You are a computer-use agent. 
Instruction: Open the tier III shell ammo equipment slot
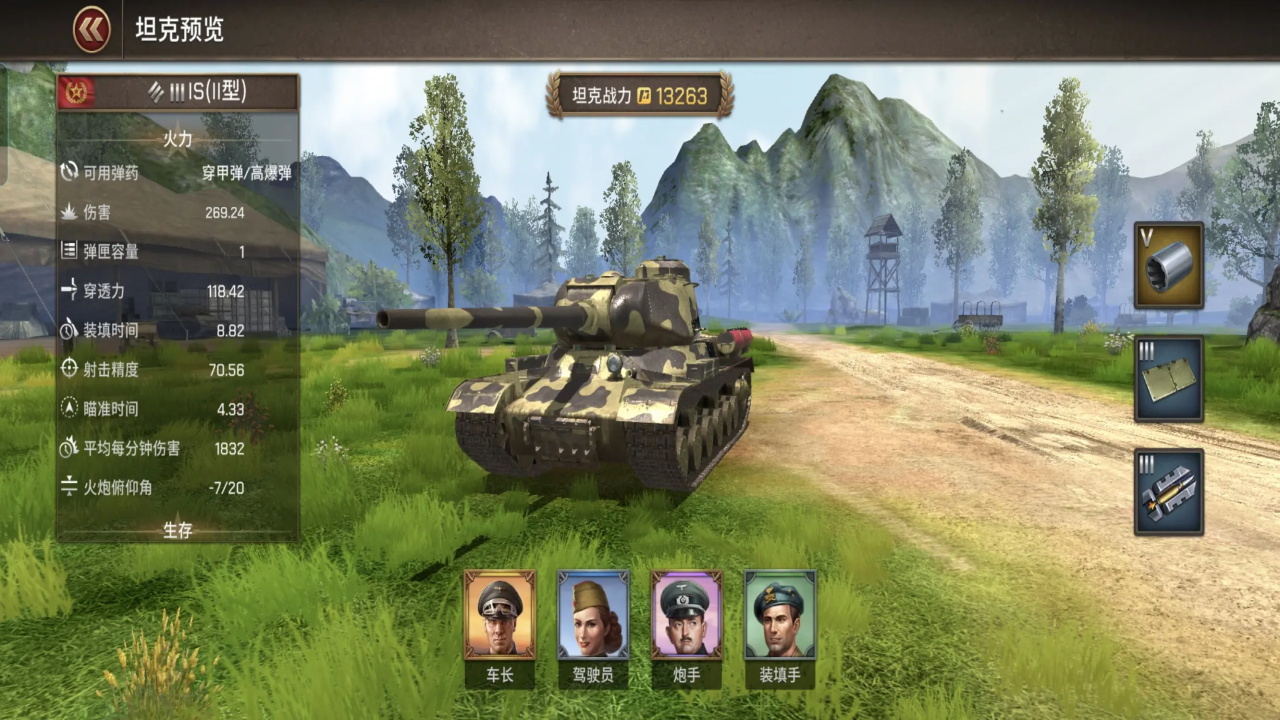click(x=1168, y=492)
